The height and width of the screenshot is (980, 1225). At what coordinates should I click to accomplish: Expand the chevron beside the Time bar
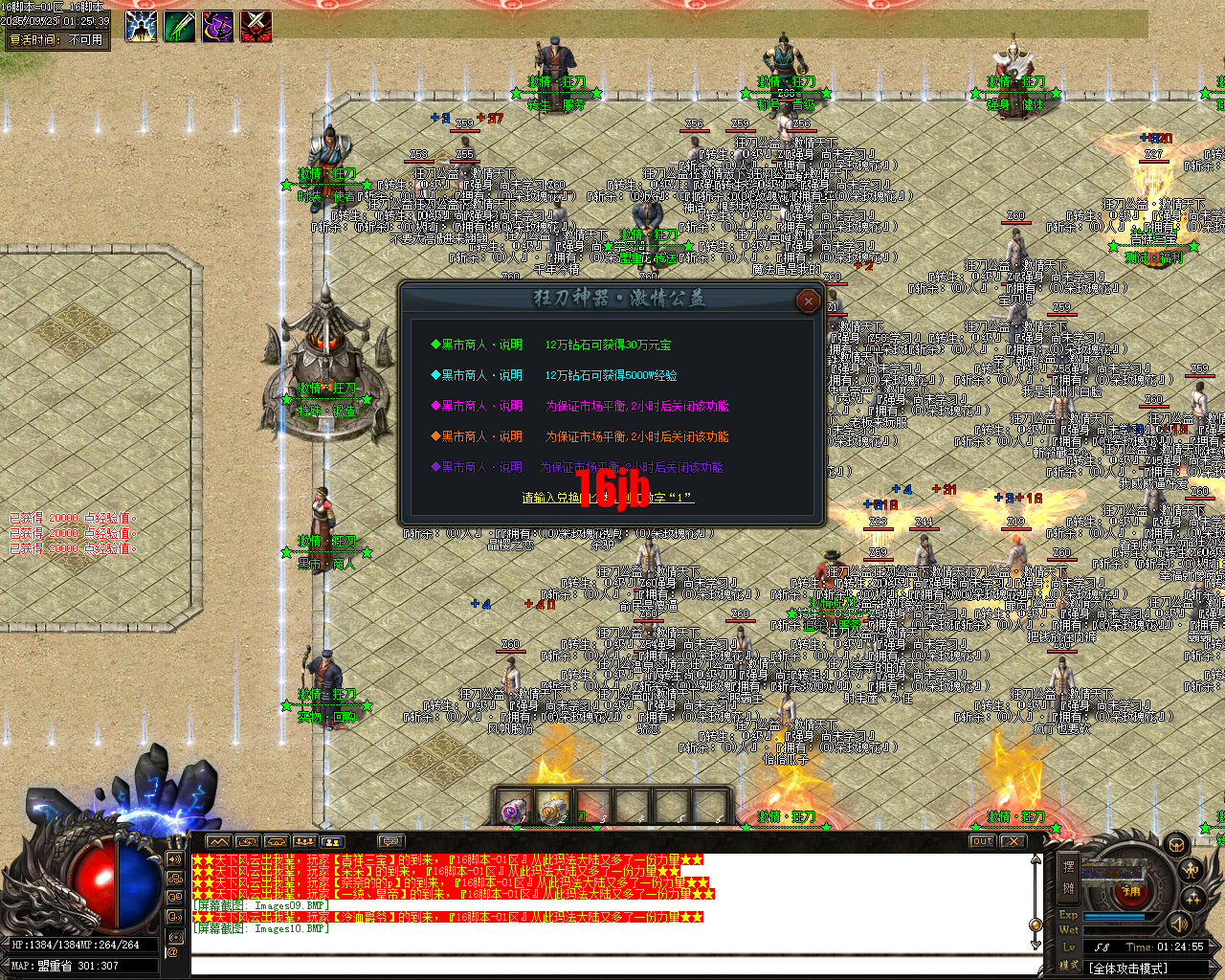tap(1214, 947)
